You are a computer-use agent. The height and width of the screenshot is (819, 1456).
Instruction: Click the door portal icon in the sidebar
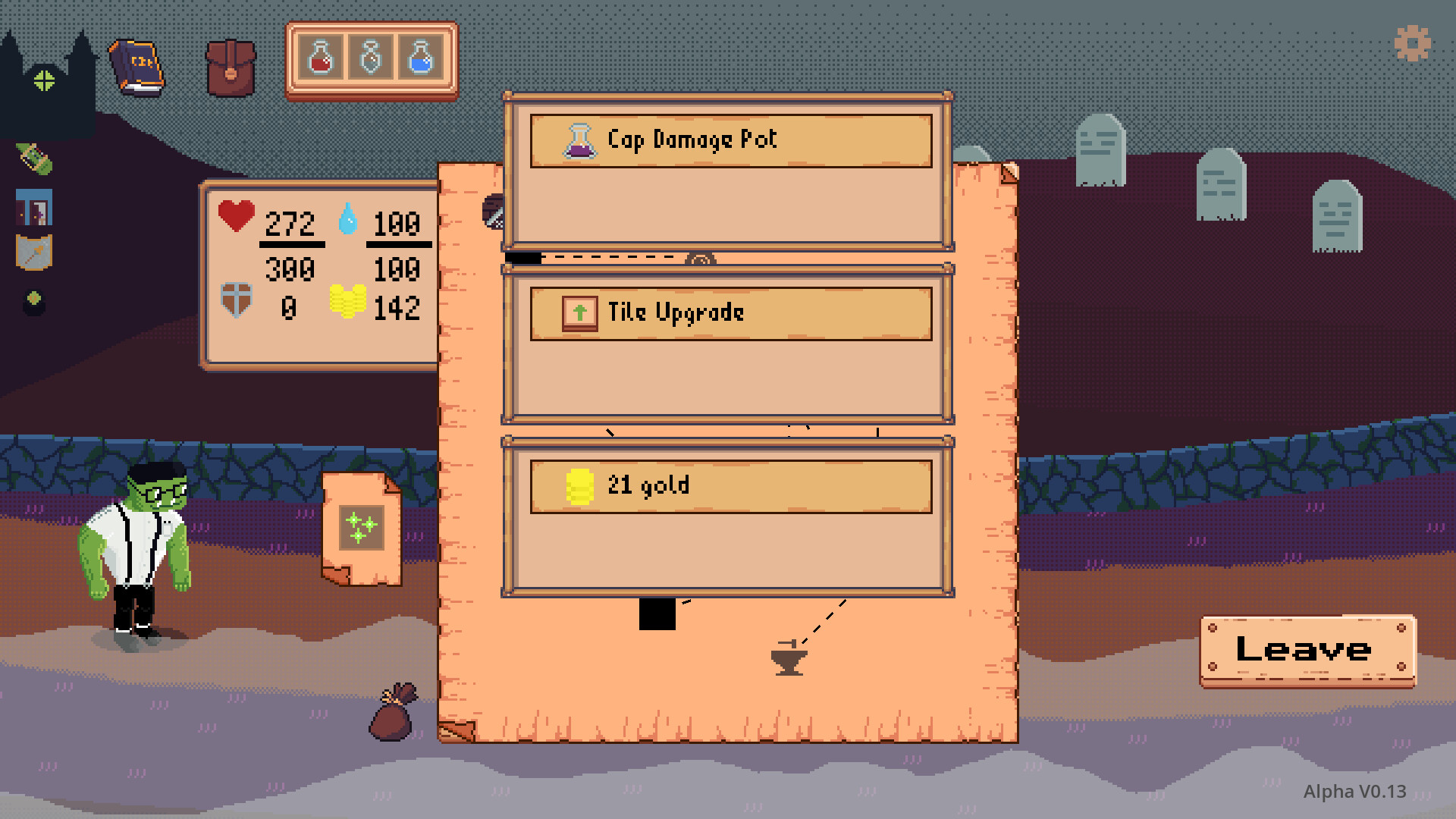point(33,206)
